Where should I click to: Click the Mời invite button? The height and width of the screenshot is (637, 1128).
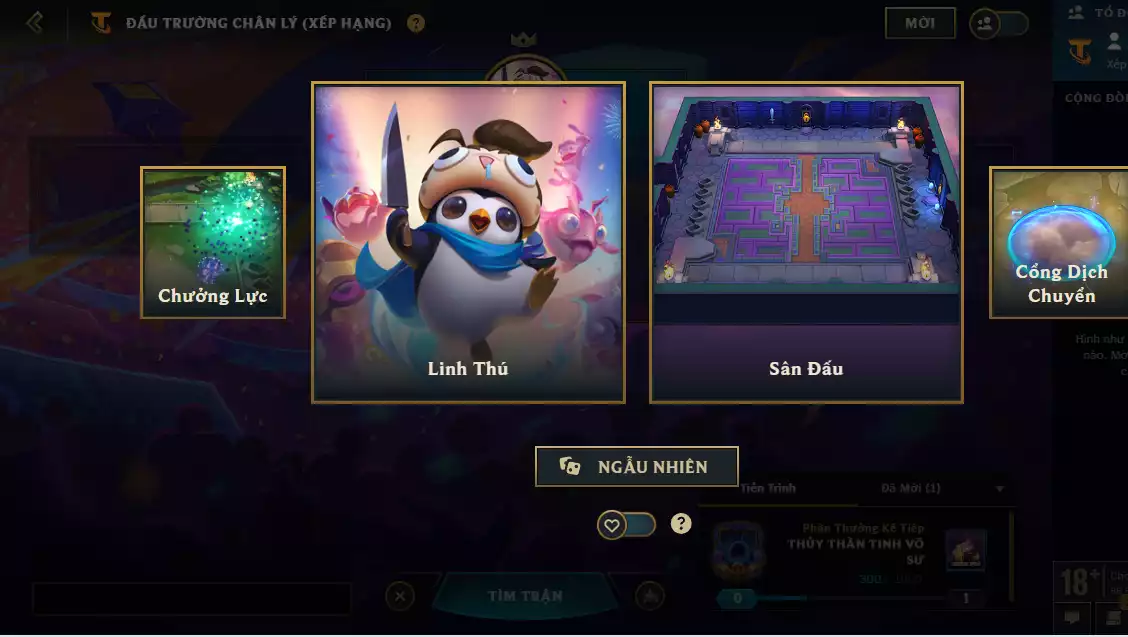(x=920, y=23)
